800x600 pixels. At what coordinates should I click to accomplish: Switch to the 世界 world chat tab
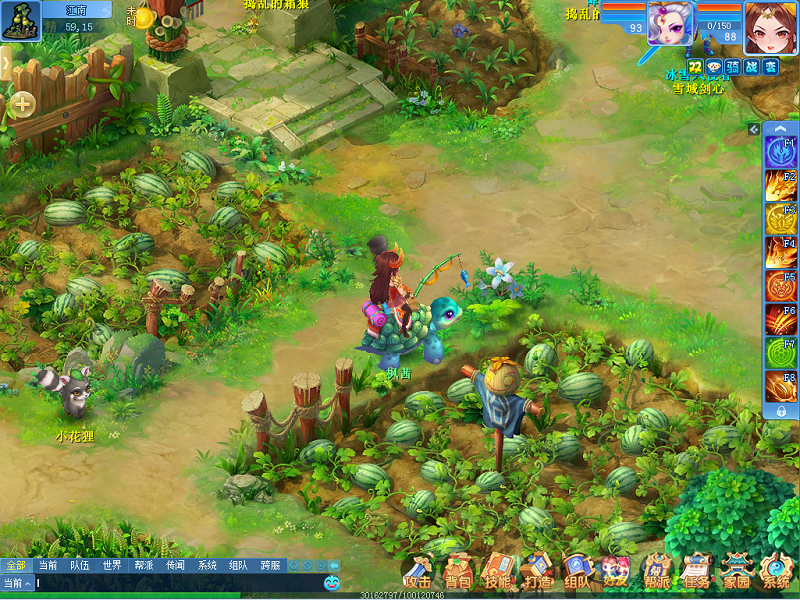112,565
